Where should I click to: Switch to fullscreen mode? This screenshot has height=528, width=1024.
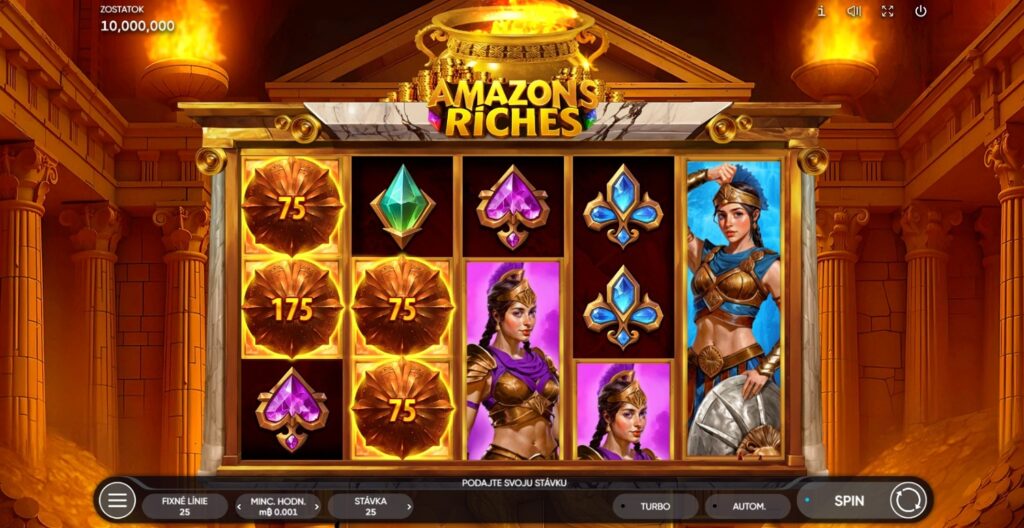click(x=887, y=11)
